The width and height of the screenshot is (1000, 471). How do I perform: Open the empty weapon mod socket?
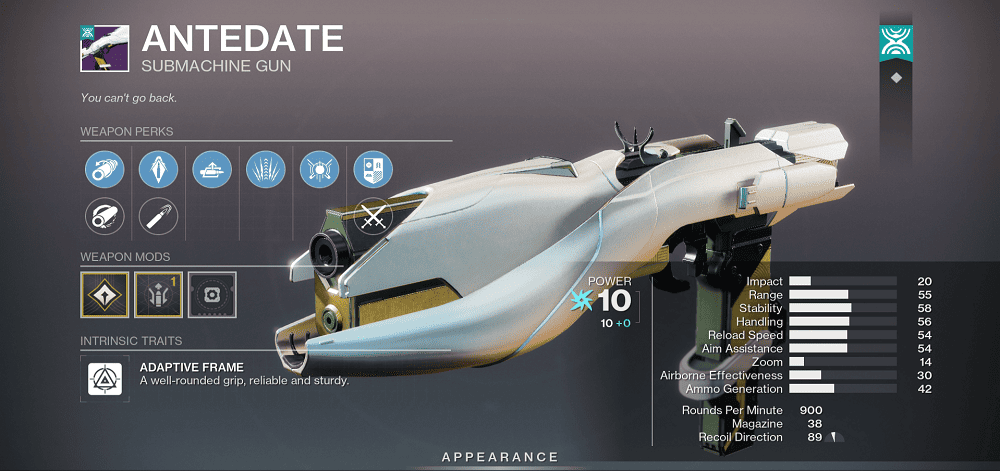(211, 295)
